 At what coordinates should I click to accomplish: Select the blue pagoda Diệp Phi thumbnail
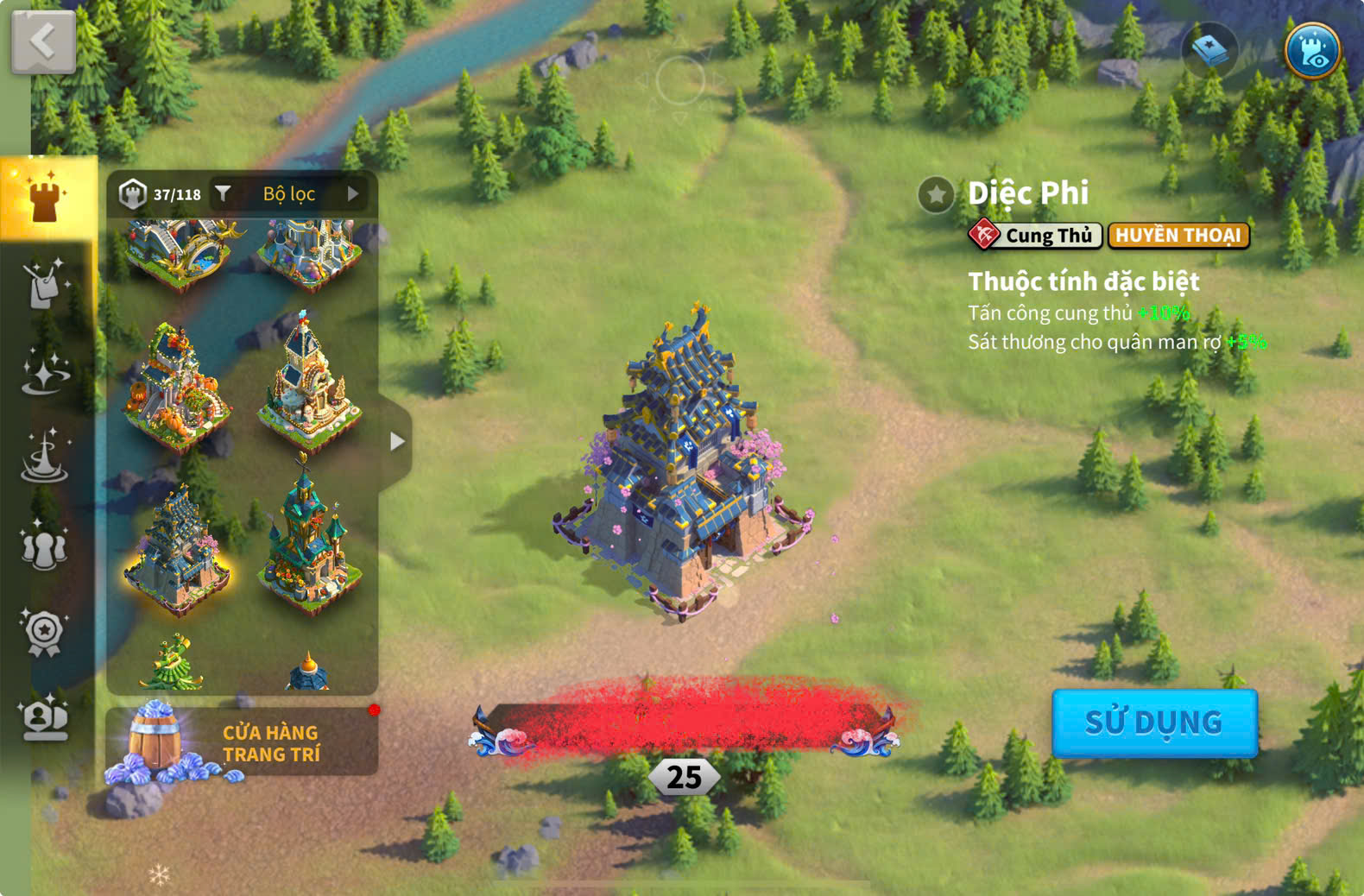click(177, 550)
